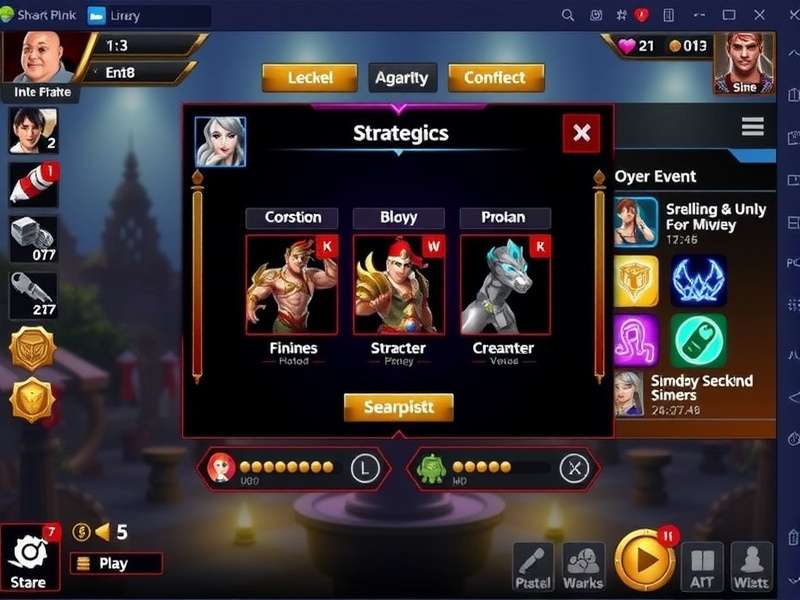
Task: Open the Agarity tab
Action: (401, 78)
